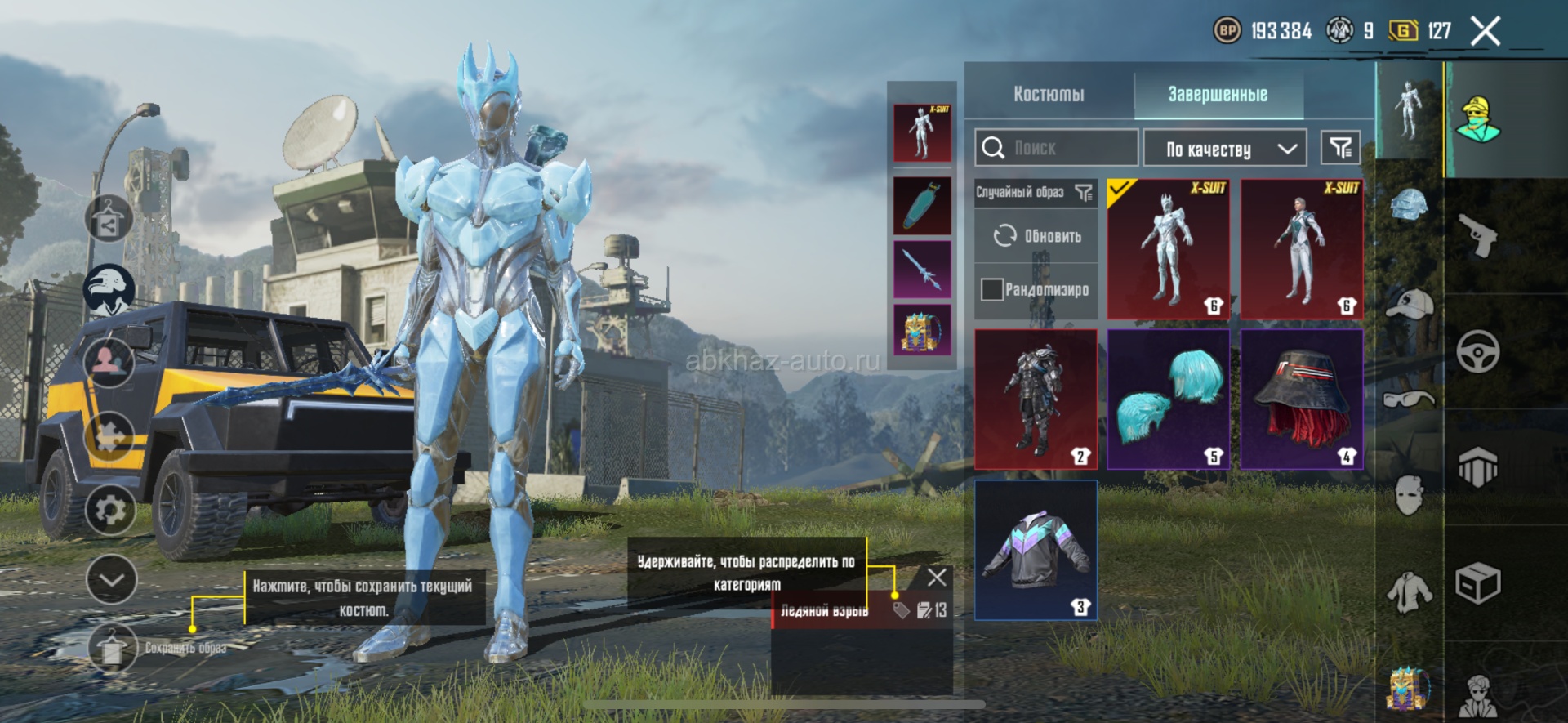Select the helmet category icon

(1409, 204)
